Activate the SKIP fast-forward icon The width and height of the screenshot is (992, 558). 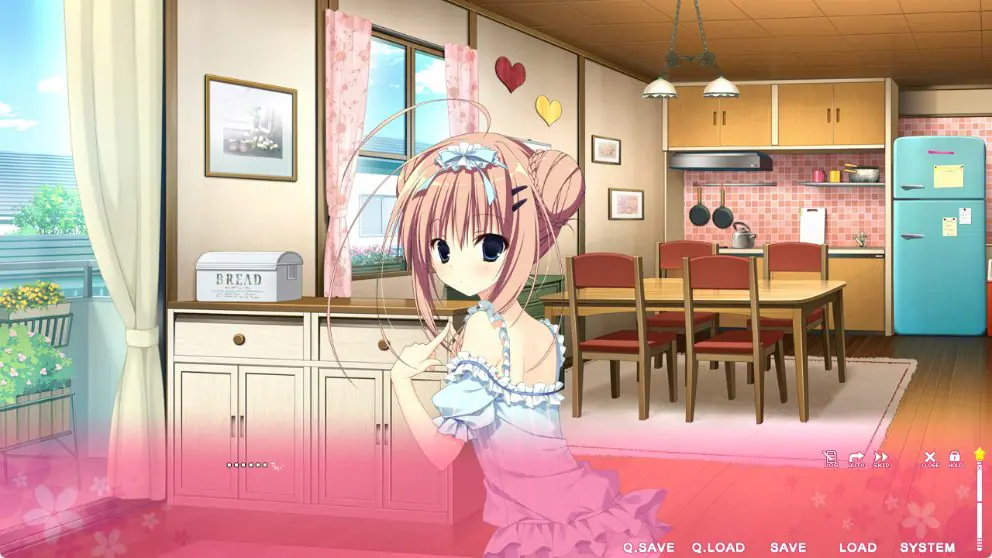pos(881,459)
